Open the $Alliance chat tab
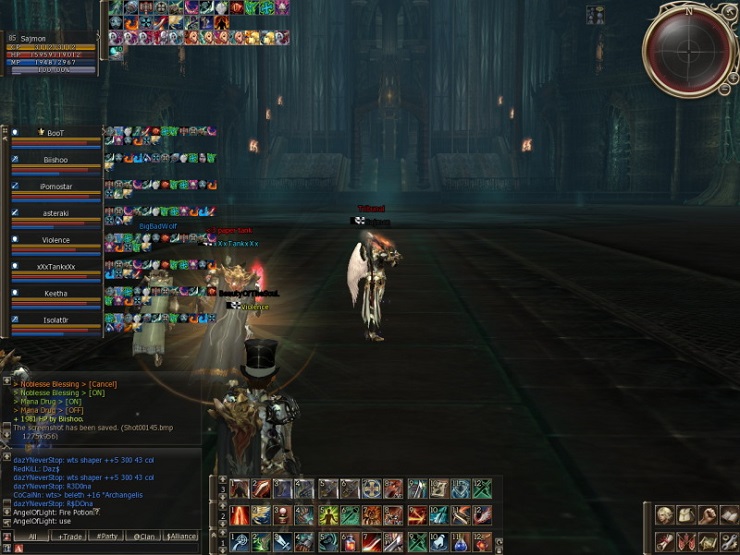This screenshot has height=555, width=740. click(180, 536)
